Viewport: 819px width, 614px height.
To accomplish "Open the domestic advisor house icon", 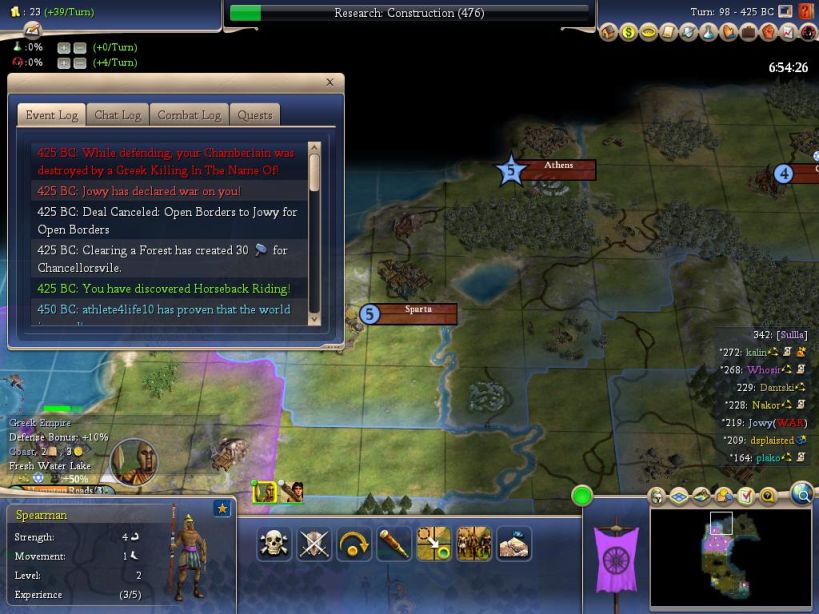I will click(609, 33).
